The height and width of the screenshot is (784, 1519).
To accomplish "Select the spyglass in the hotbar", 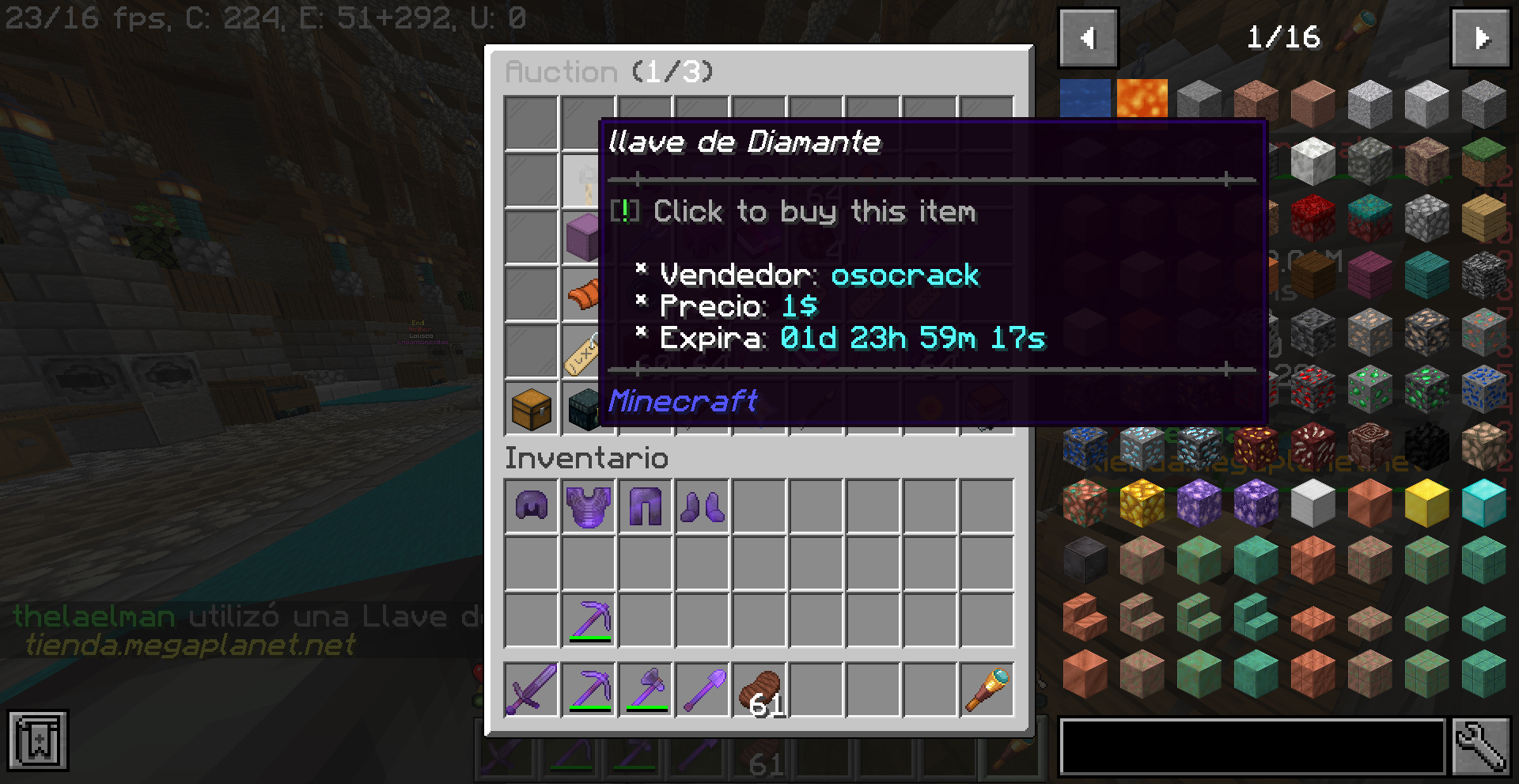I will tap(987, 689).
